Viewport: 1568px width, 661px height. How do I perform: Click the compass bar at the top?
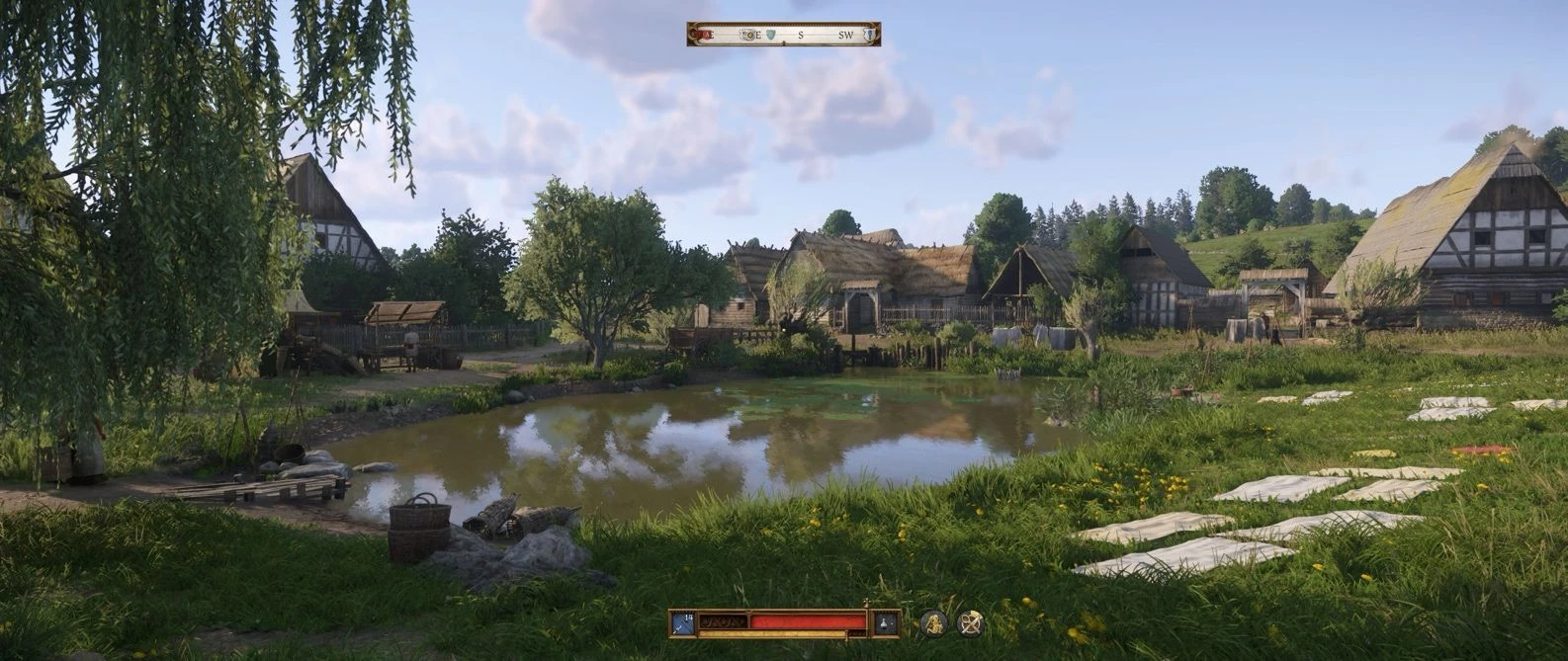point(784,35)
